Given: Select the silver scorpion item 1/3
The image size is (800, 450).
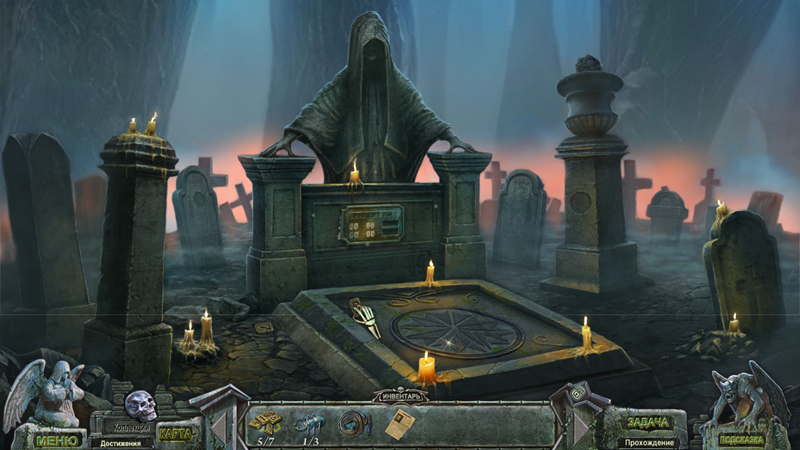Looking at the screenshot, I should click(309, 422).
